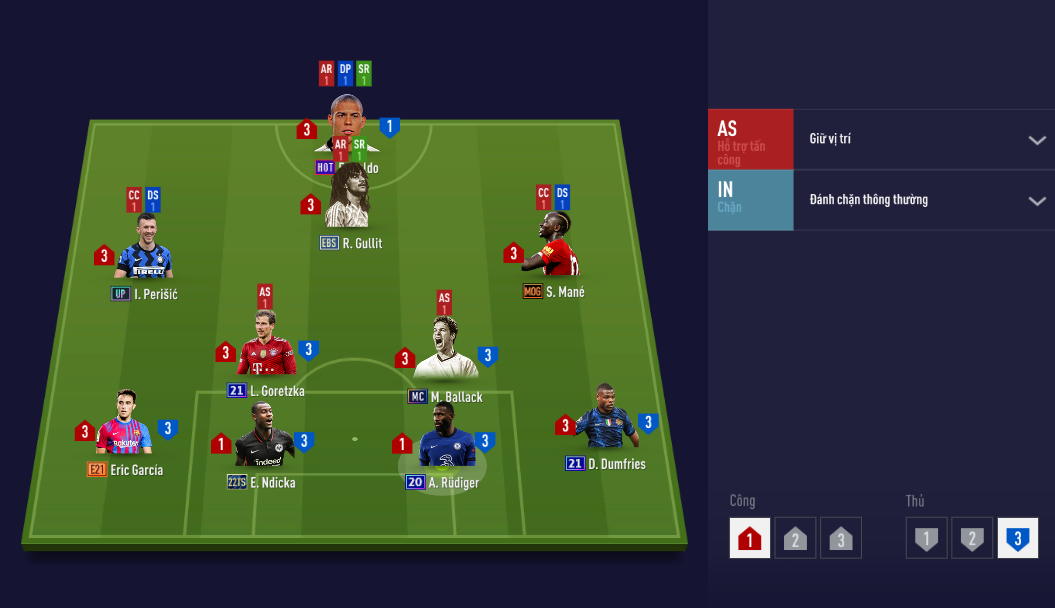The width and height of the screenshot is (1055, 608).
Task: Choose attack level 2
Action: pyautogui.click(x=795, y=539)
